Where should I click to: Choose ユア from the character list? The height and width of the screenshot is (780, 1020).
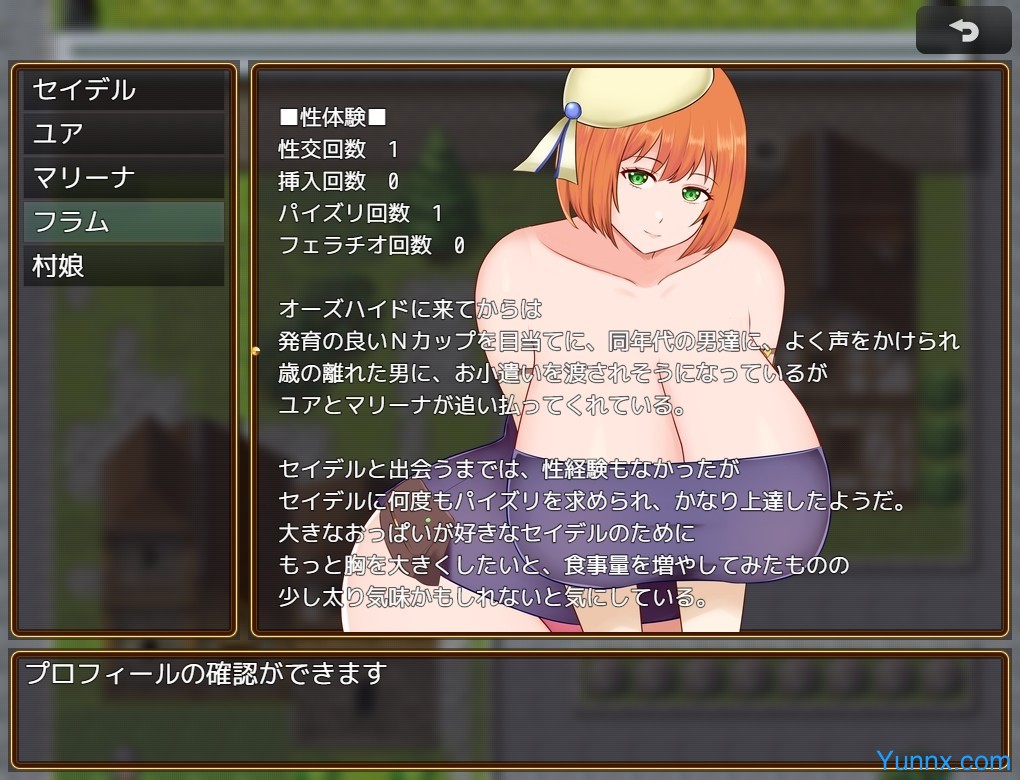[124, 134]
